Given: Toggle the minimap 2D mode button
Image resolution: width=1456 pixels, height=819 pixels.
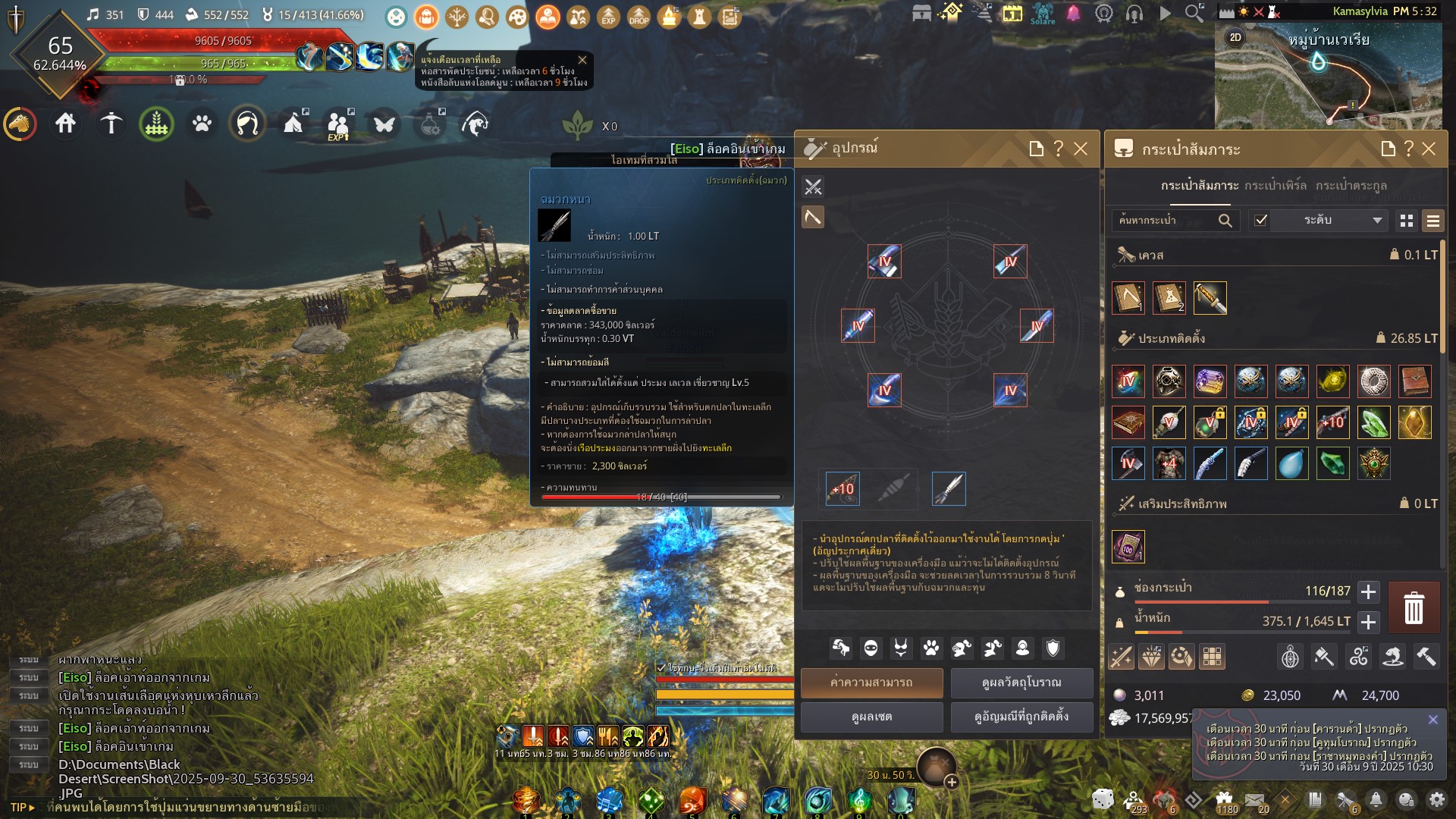Looking at the screenshot, I should click(1235, 37).
